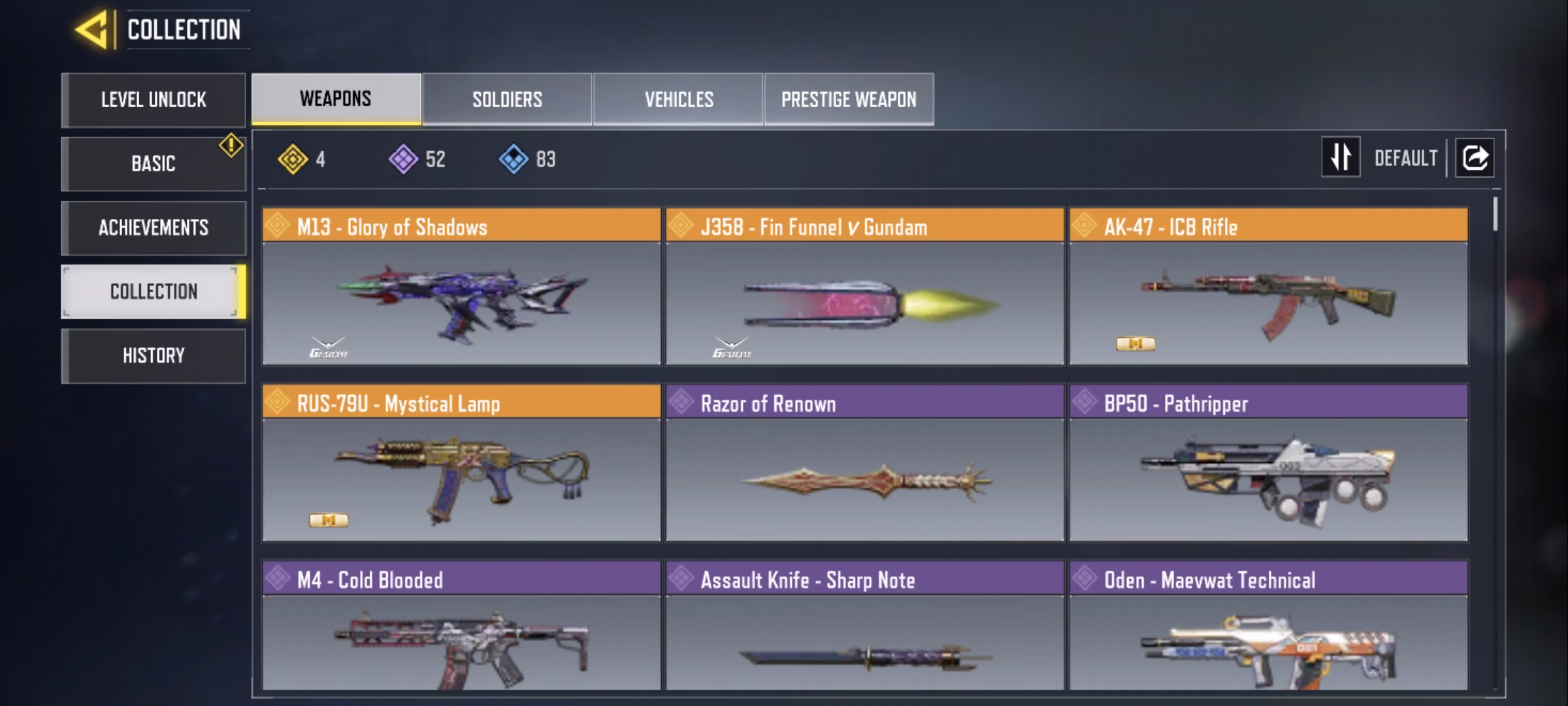
Task: Select the Razor of Renown card
Action: pyautogui.click(x=865, y=464)
